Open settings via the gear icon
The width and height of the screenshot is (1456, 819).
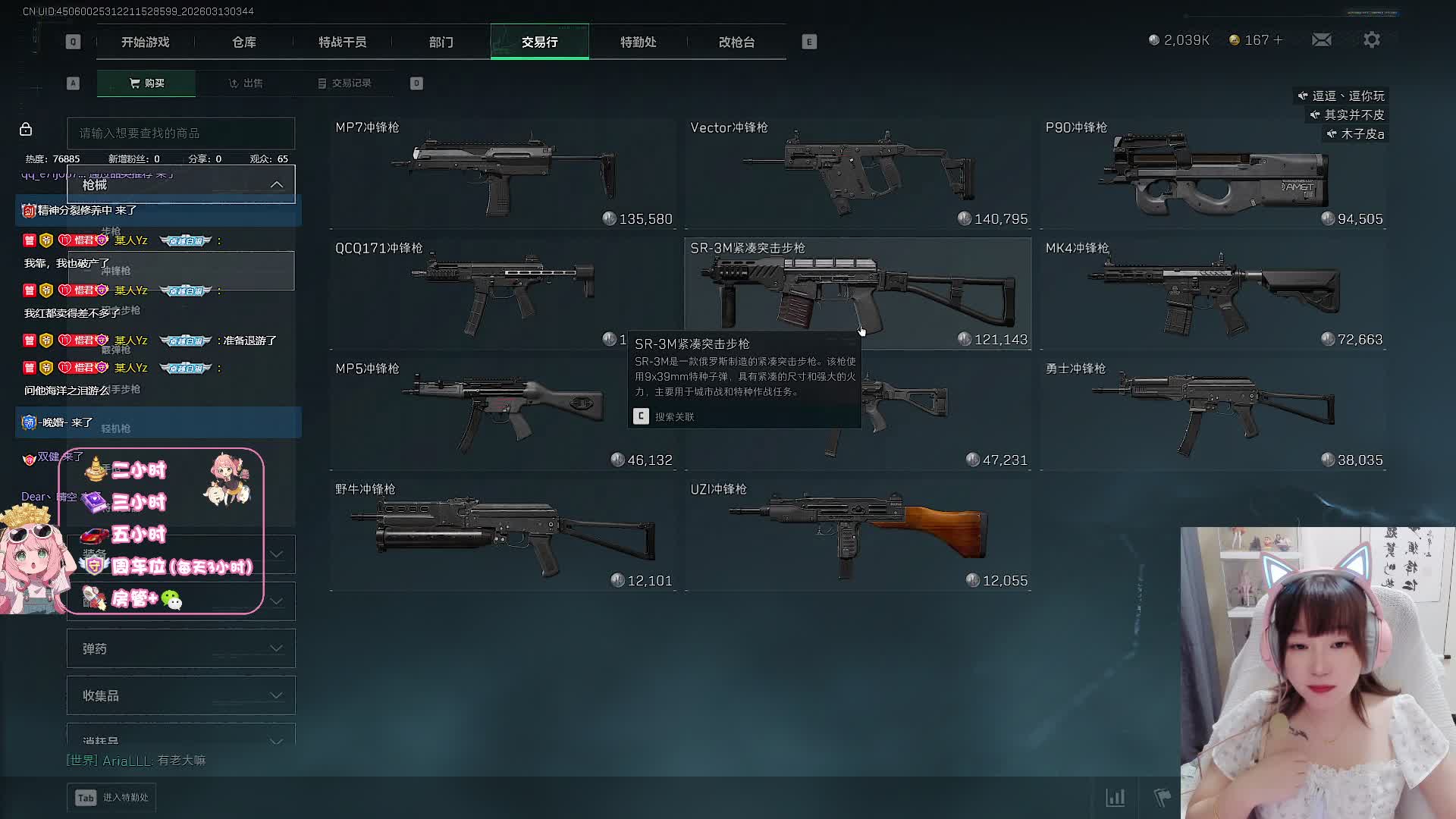point(1372,39)
